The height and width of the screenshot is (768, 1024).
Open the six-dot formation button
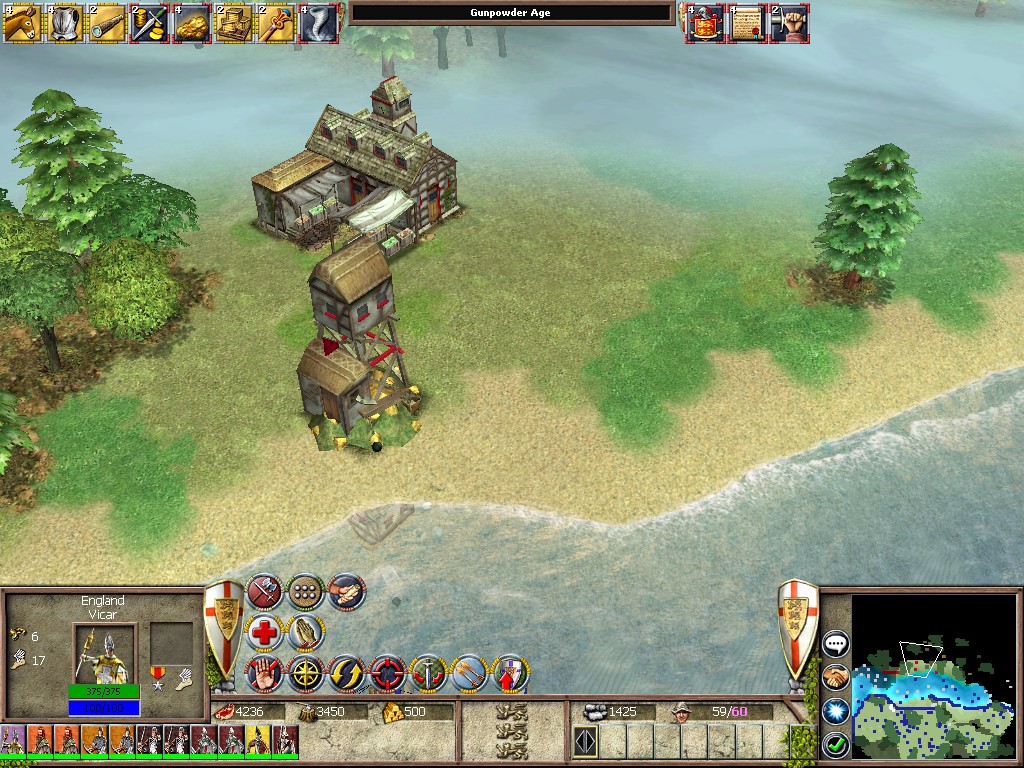306,592
